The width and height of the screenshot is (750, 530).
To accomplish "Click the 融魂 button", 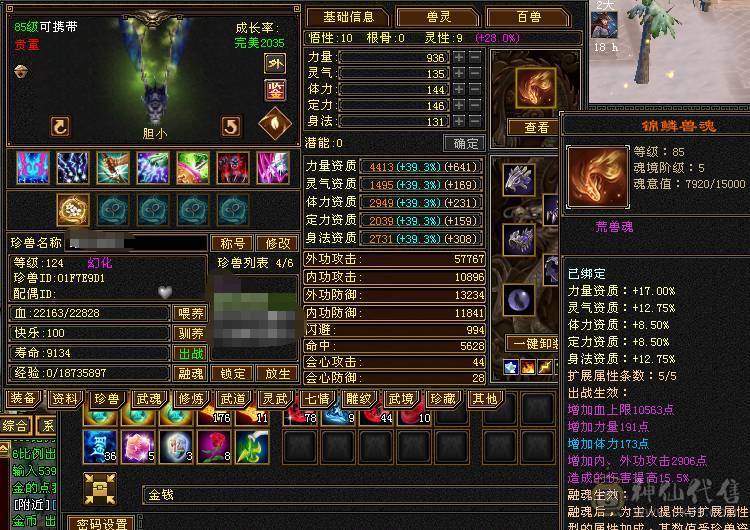I will click(x=191, y=373).
